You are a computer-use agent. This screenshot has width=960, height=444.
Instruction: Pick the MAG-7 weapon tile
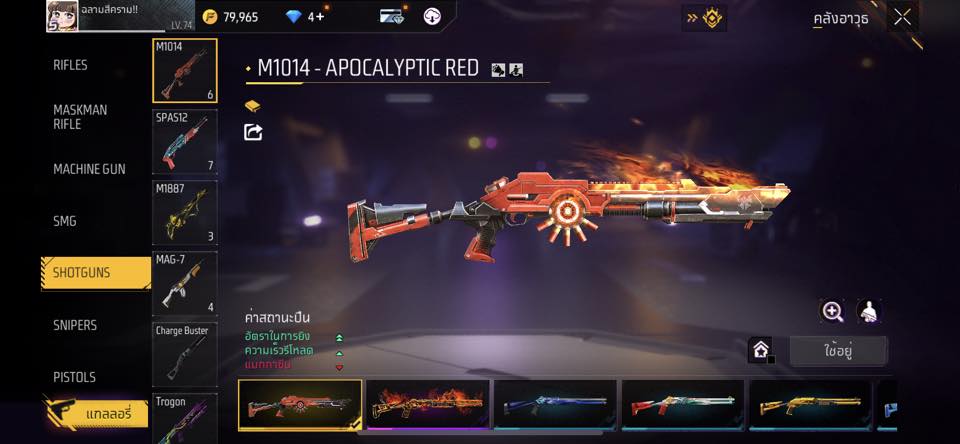[x=184, y=283]
